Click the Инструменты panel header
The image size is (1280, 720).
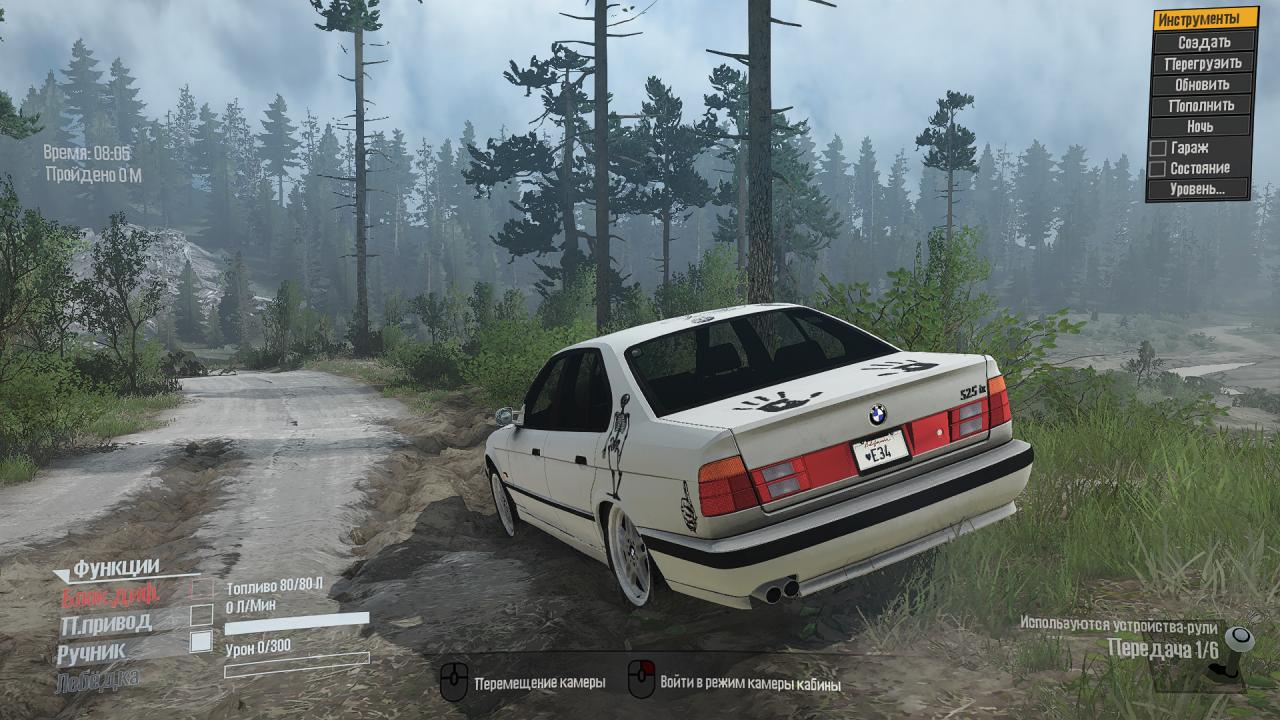pos(1203,19)
